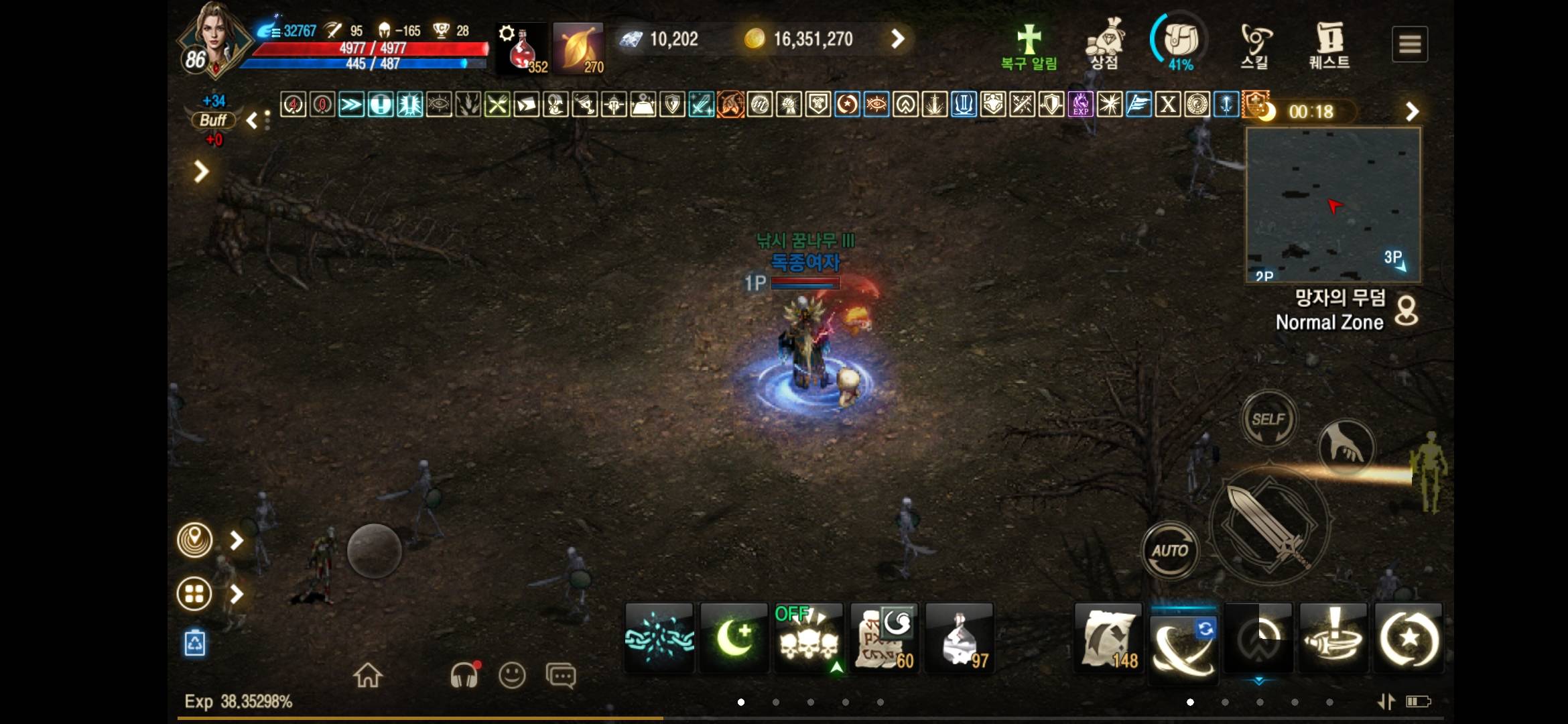
Task: Click the arrow next to the gold amount
Action: click(x=898, y=39)
